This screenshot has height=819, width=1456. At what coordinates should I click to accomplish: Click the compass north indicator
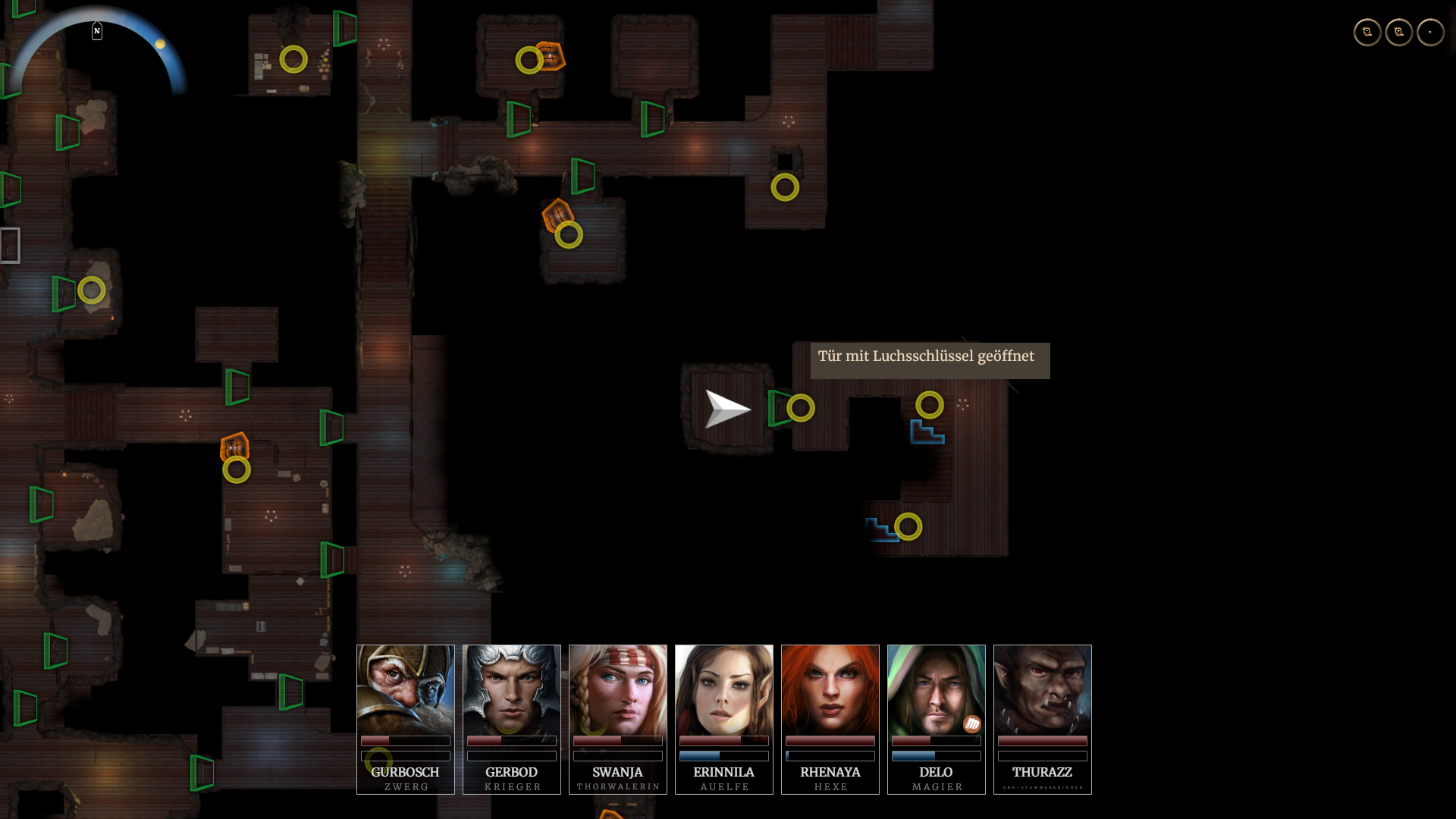pyautogui.click(x=97, y=31)
